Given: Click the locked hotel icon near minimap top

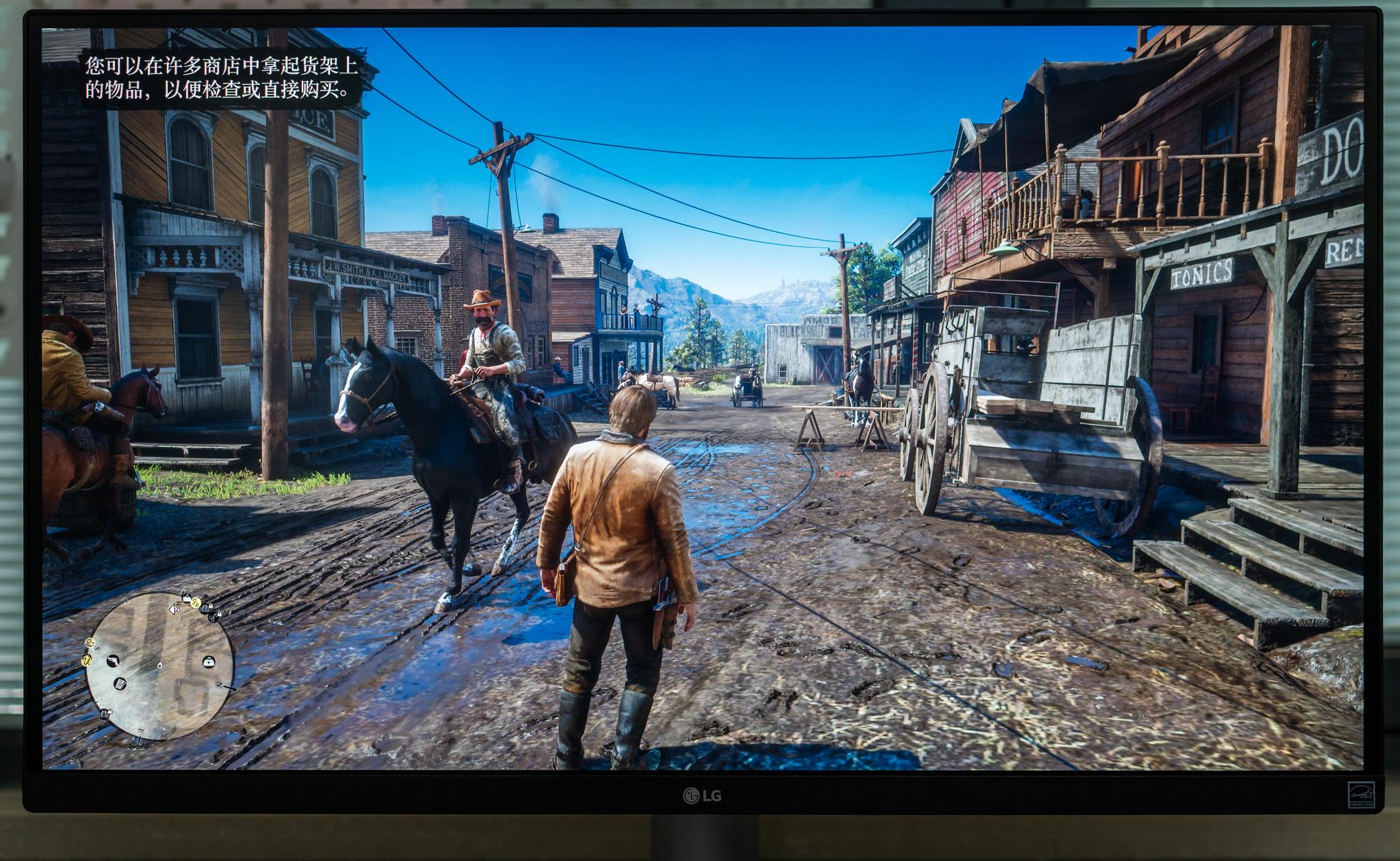Looking at the screenshot, I should click(x=204, y=608).
